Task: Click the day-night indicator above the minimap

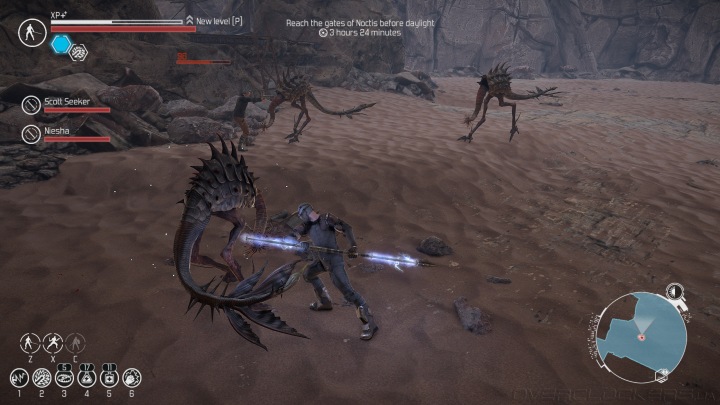Action: pyautogui.click(x=676, y=292)
